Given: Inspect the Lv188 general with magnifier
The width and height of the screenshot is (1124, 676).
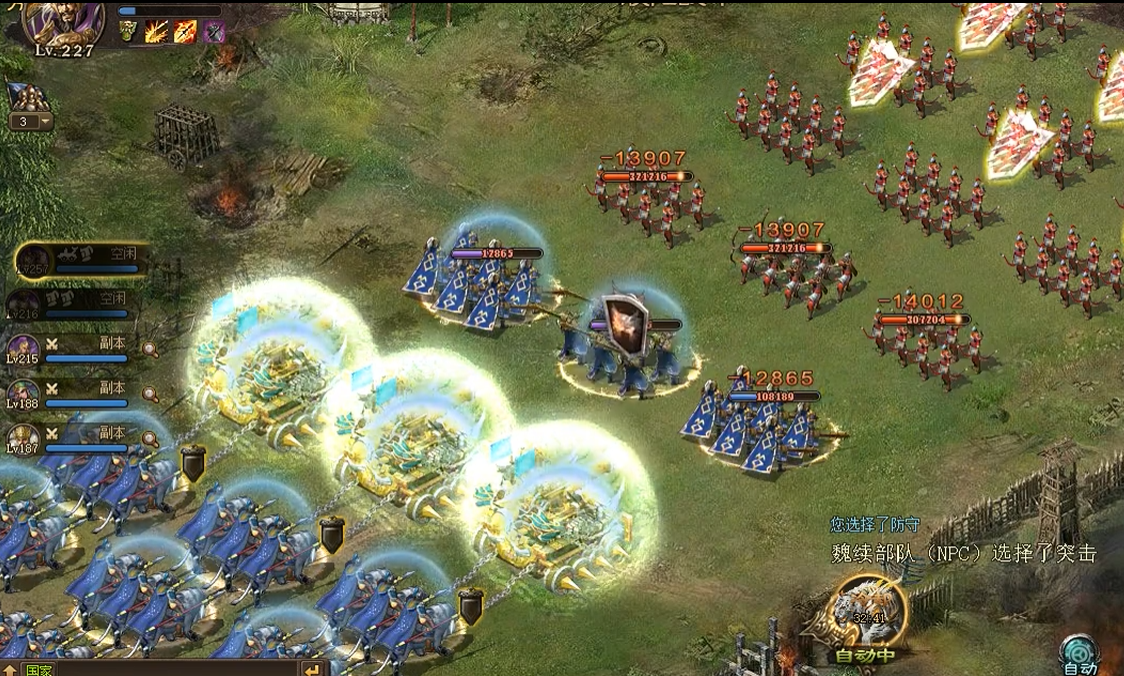Looking at the screenshot, I should 150,394.
